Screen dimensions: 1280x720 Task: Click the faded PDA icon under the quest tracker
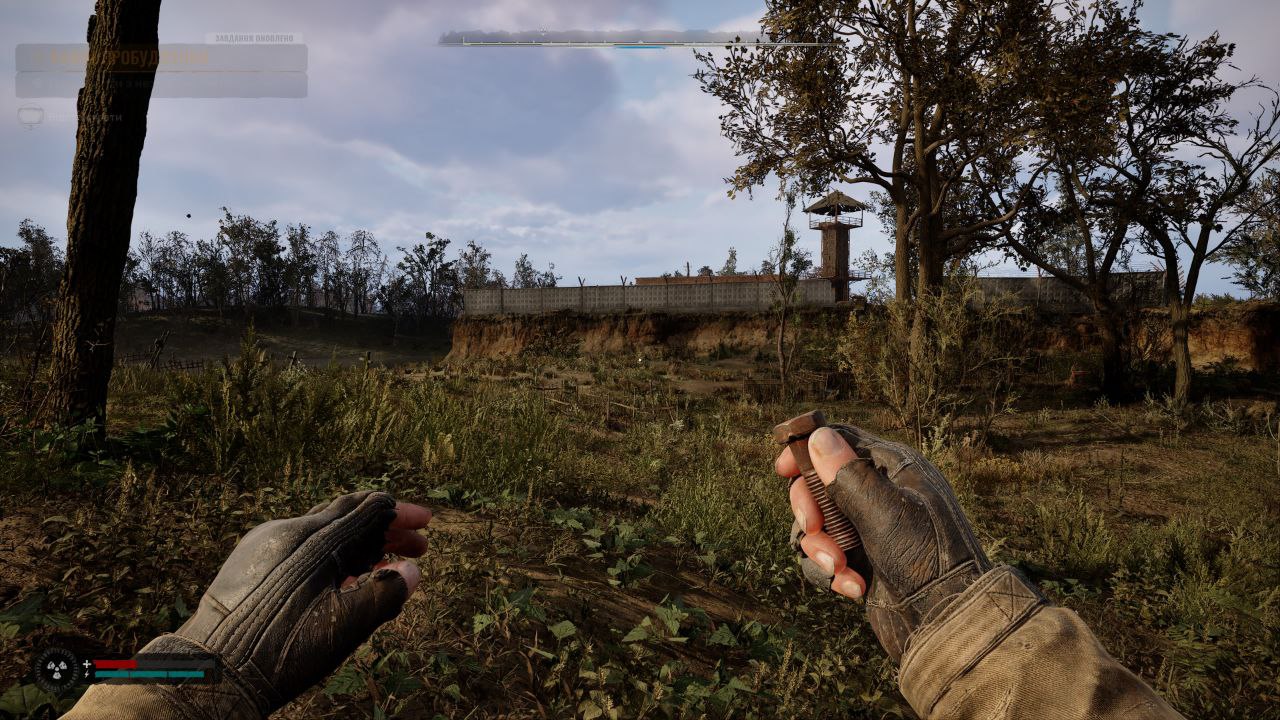click(x=30, y=116)
